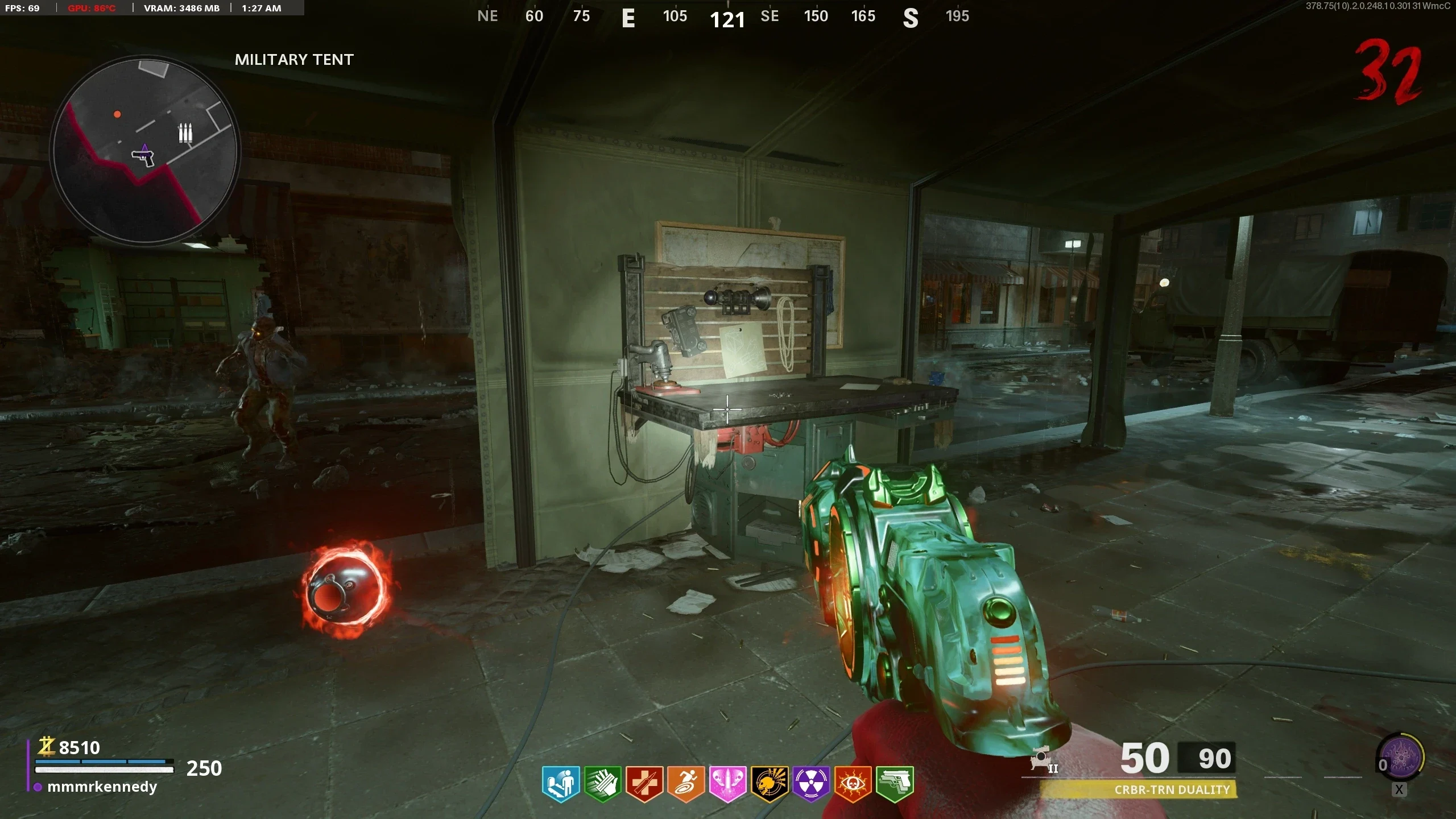Click the Pack-a-Punch tier II icon

coord(1043,760)
